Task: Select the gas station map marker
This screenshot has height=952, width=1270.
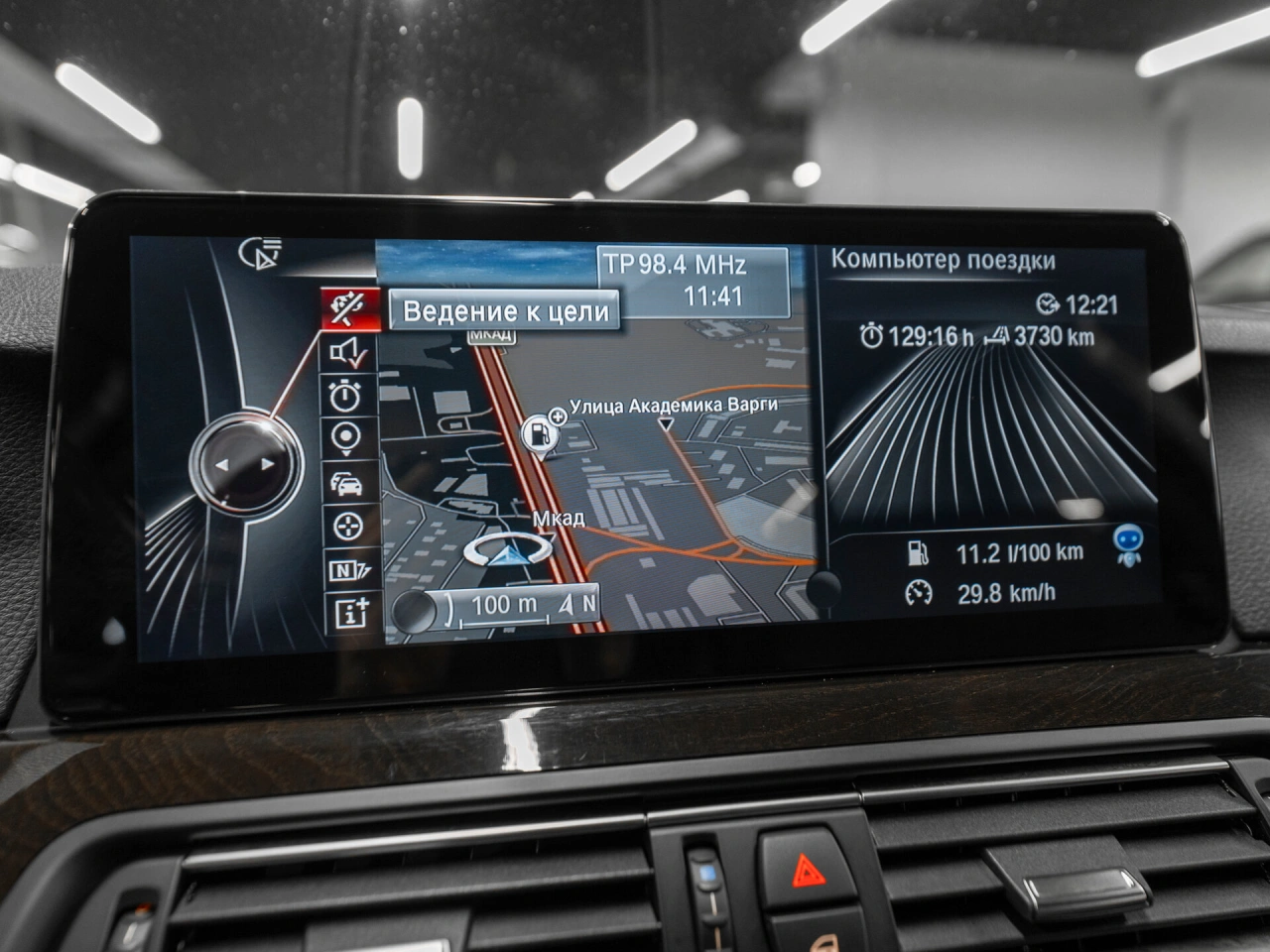Action: [x=538, y=433]
